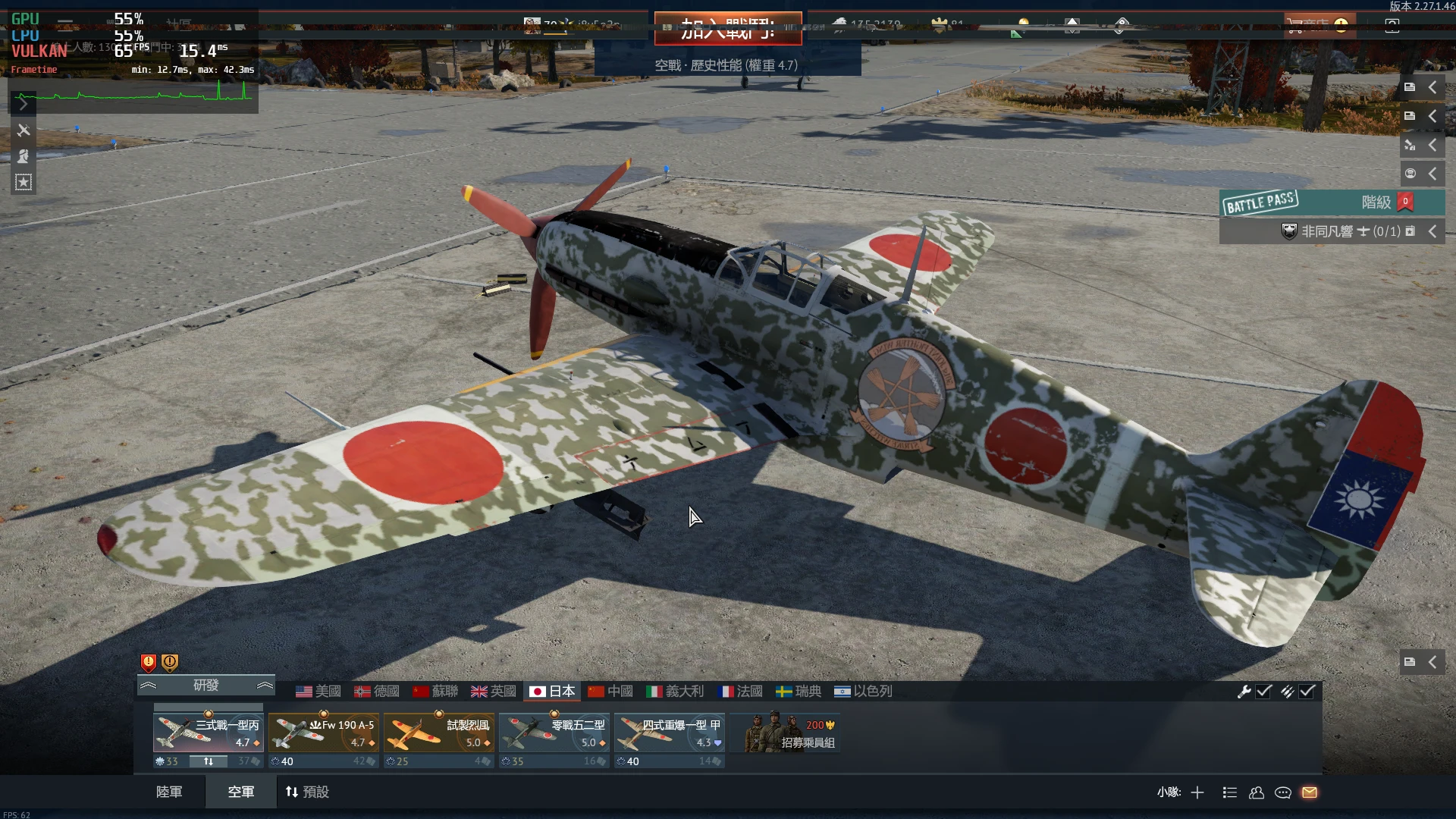Open the mail envelope inbox

1310,792
